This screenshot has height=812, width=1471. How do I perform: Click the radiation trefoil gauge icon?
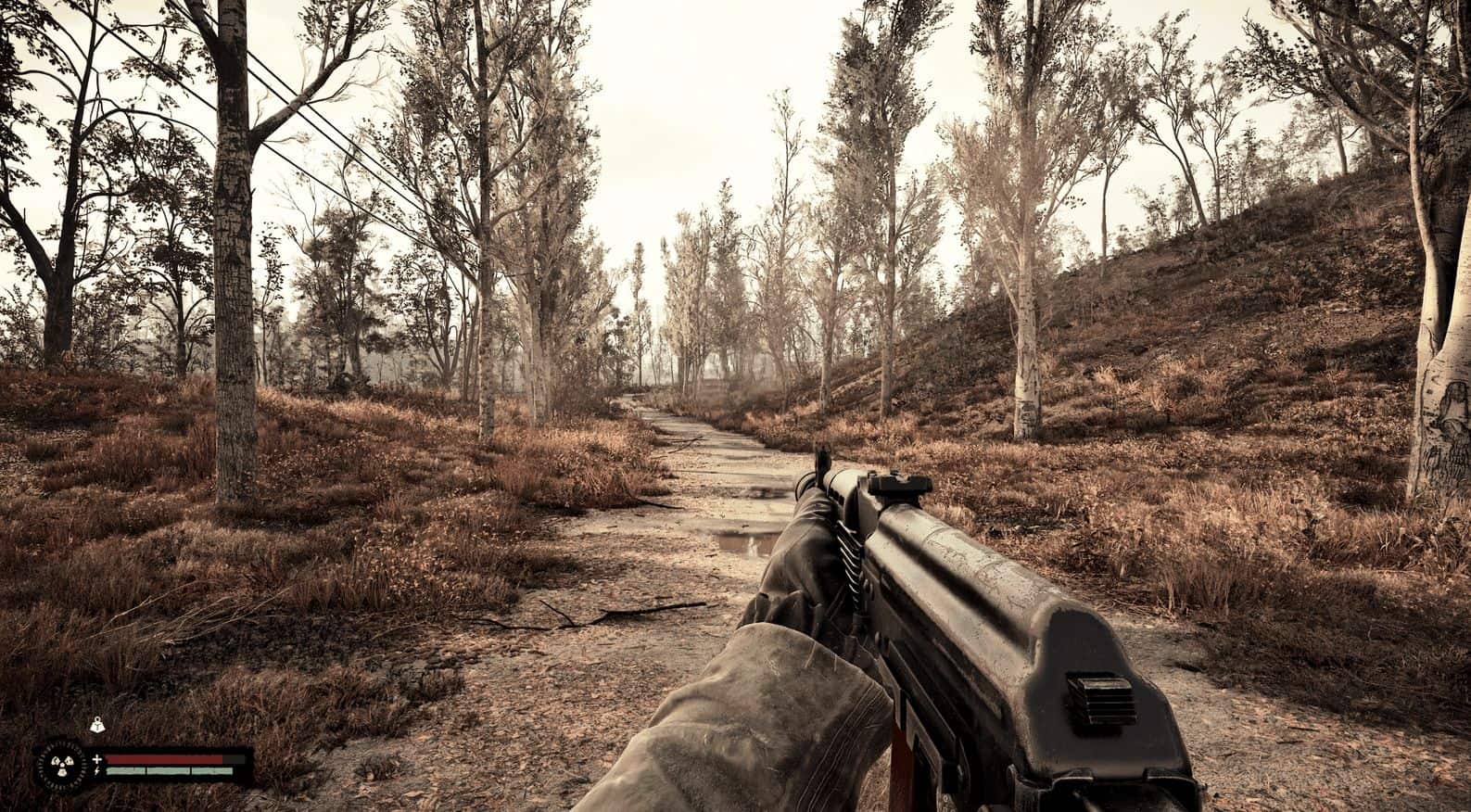[64, 765]
